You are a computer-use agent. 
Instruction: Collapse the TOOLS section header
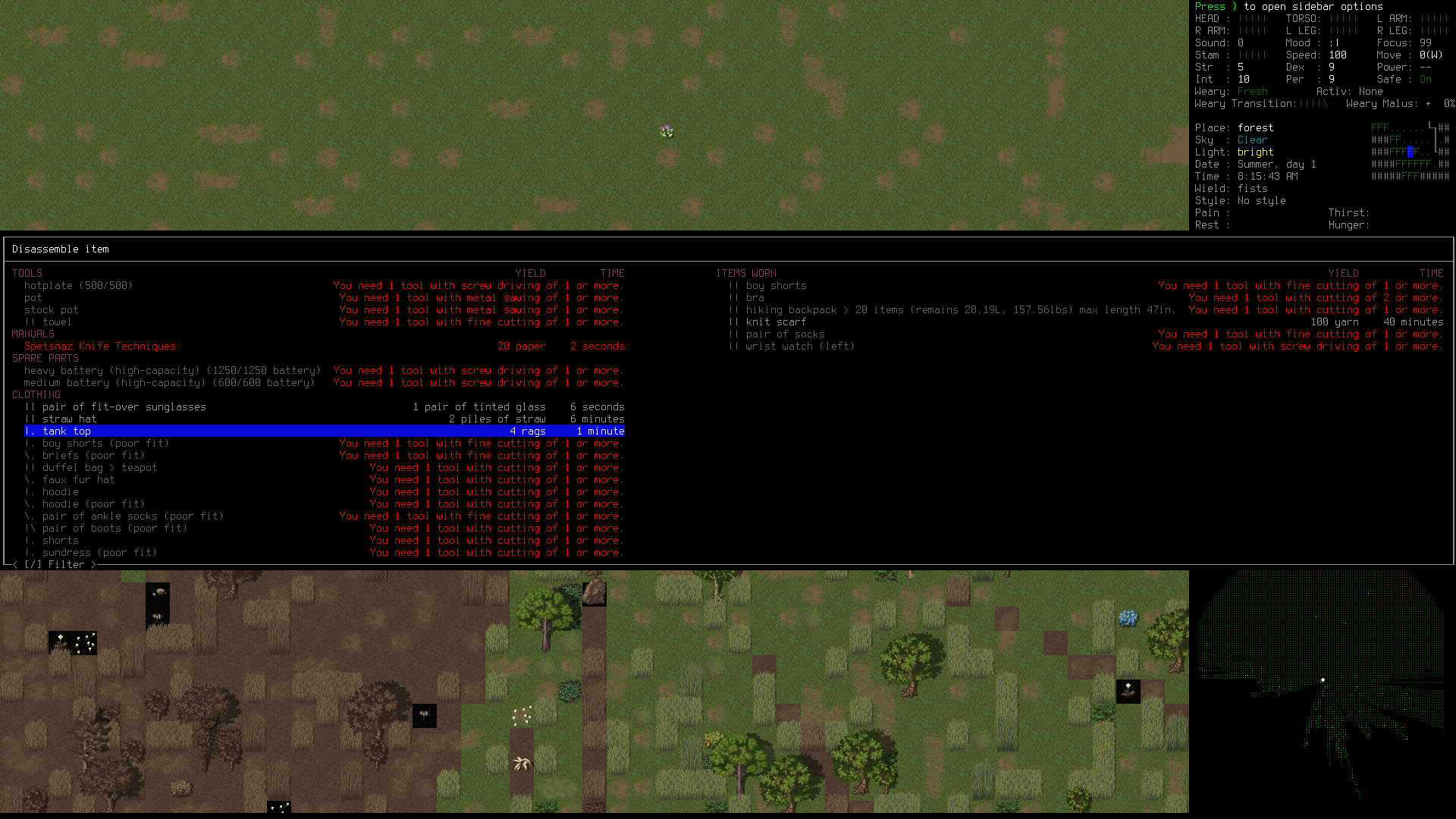point(27,273)
